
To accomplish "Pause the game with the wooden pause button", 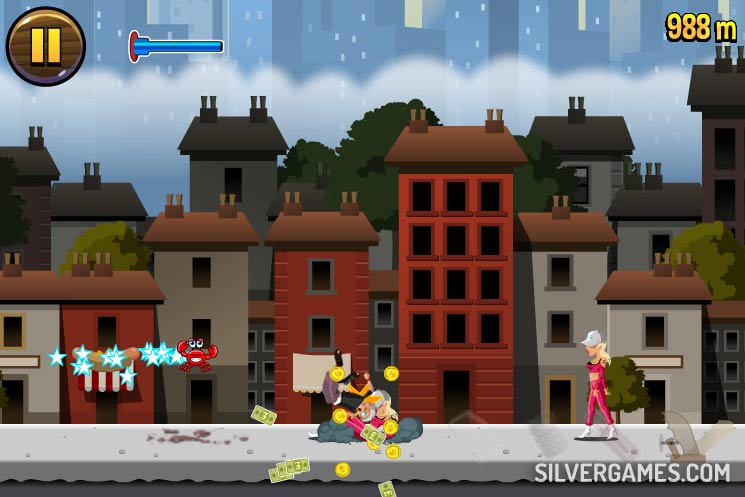I will pyautogui.click(x=45, y=46).
